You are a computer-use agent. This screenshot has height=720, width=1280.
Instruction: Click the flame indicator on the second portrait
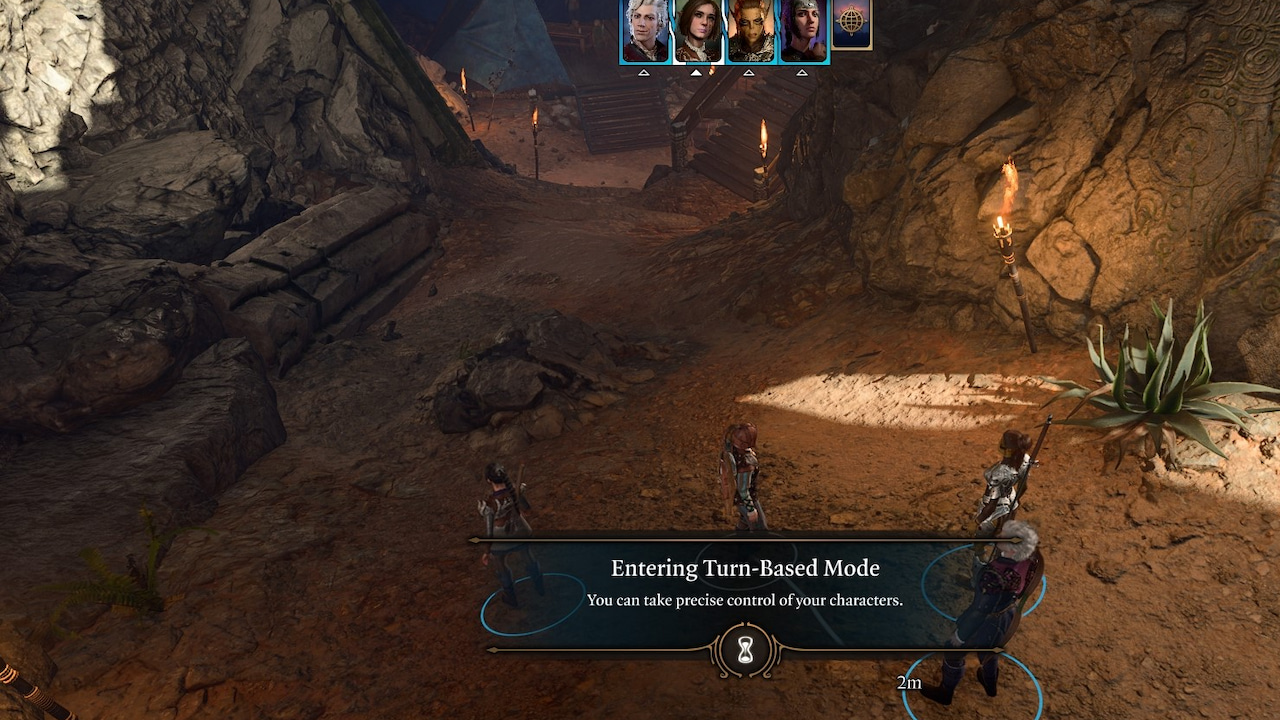point(712,70)
